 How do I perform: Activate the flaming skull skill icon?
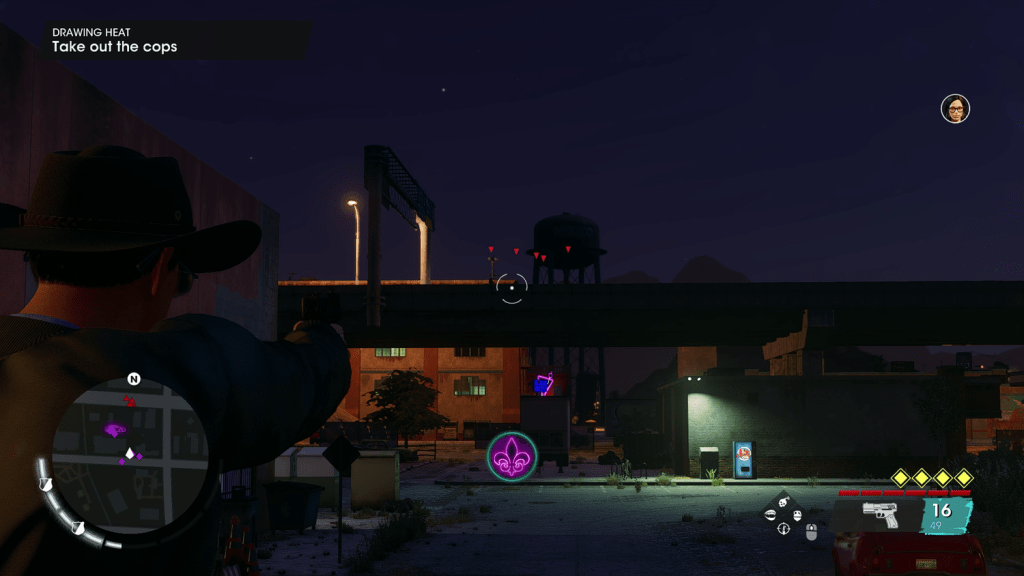(x=784, y=502)
